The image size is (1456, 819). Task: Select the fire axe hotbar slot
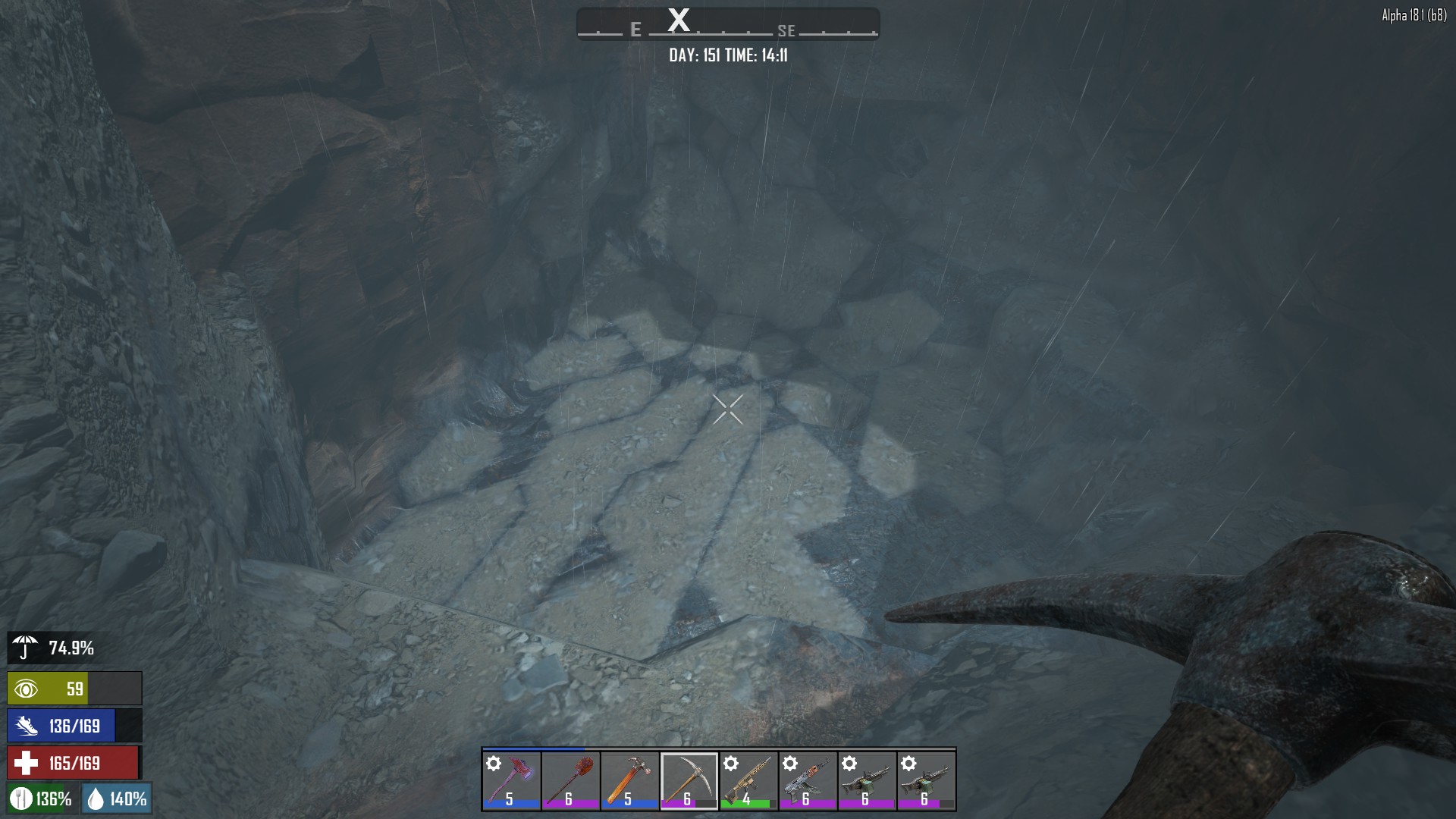(x=511, y=780)
